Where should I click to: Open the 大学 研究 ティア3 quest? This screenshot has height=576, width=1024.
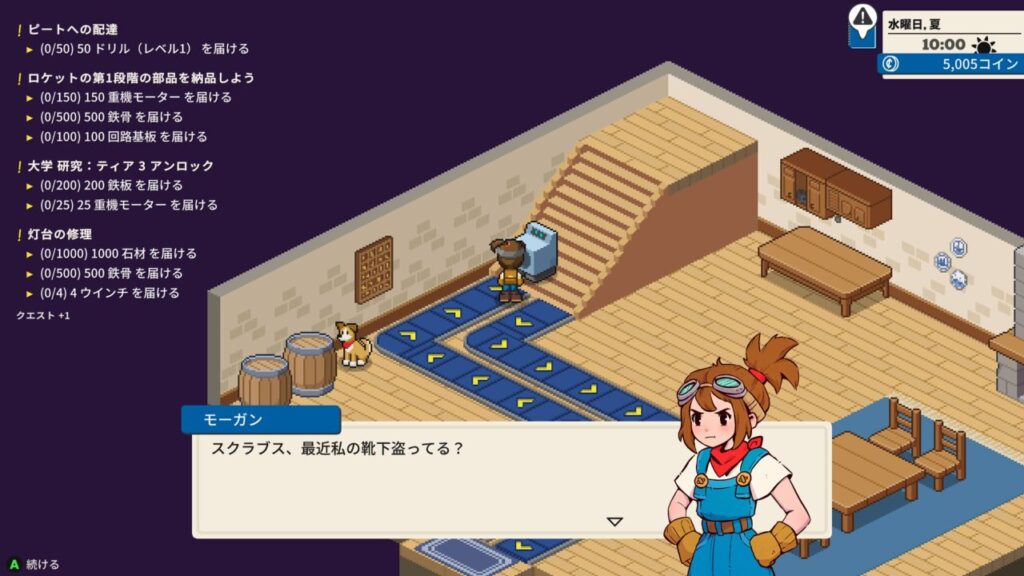coord(120,166)
